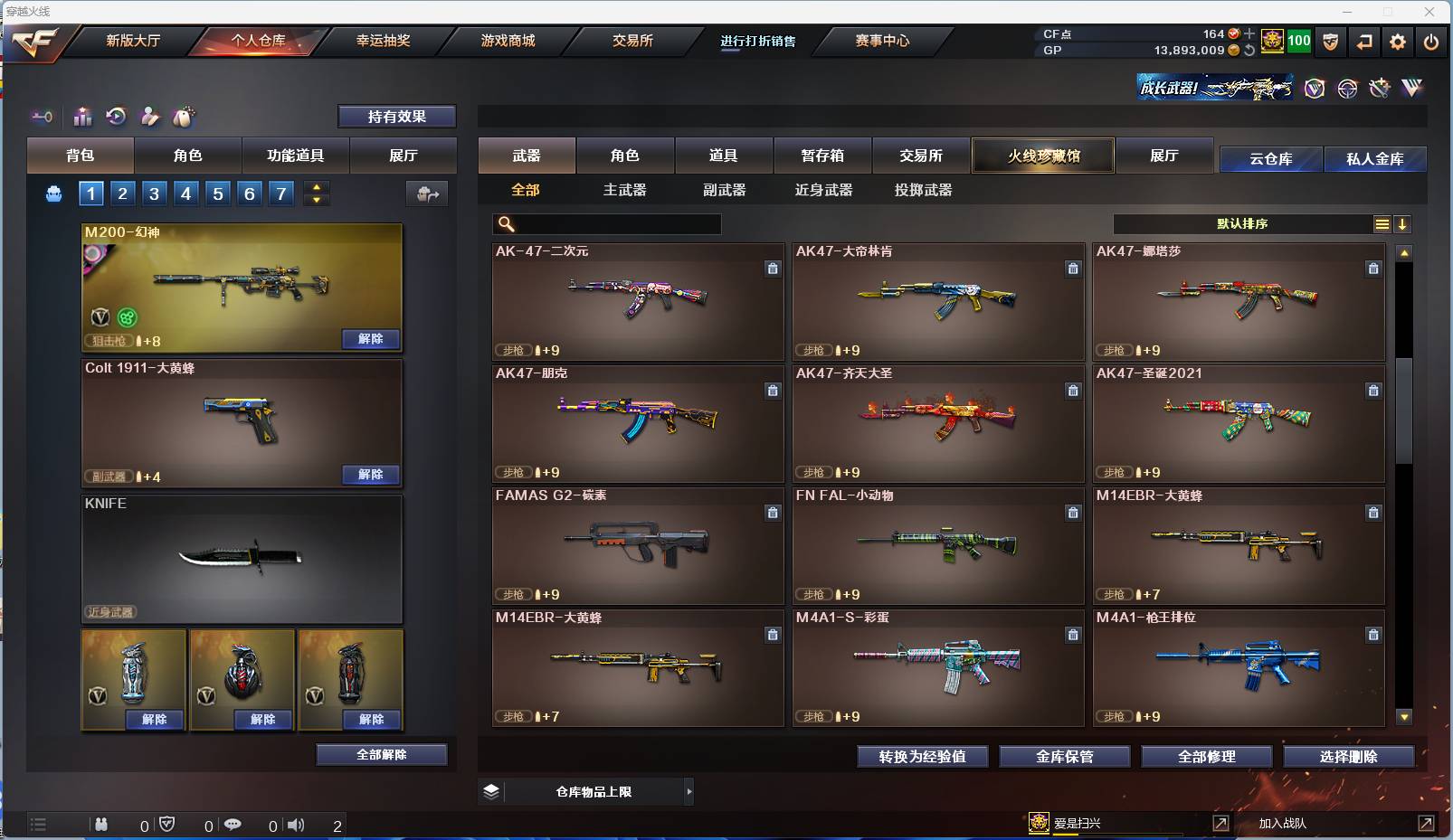Select the ranking stats icon in left panel
This screenshot has width=1453, height=840.
[82, 116]
